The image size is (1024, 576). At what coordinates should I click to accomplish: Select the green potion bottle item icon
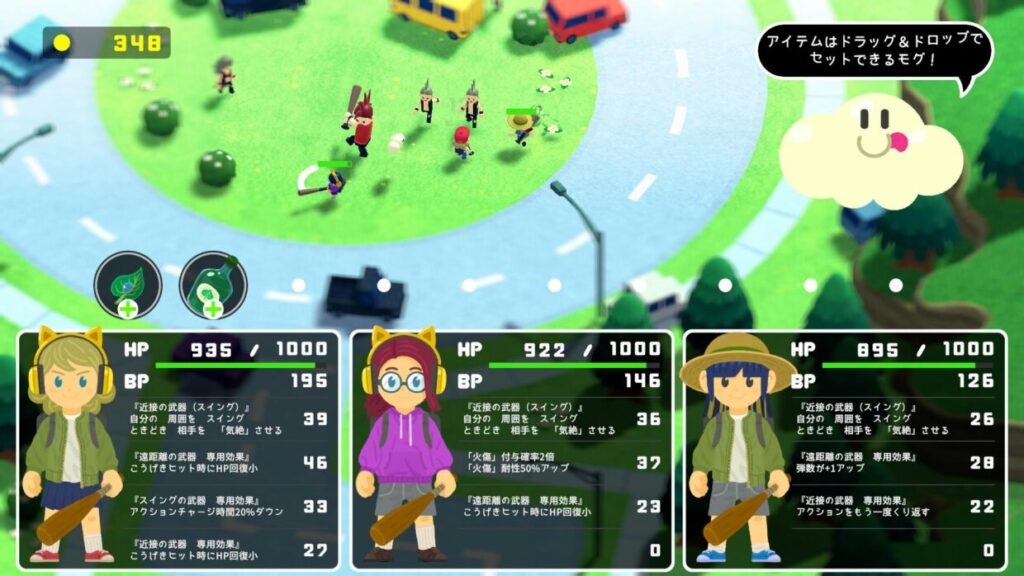tap(212, 284)
